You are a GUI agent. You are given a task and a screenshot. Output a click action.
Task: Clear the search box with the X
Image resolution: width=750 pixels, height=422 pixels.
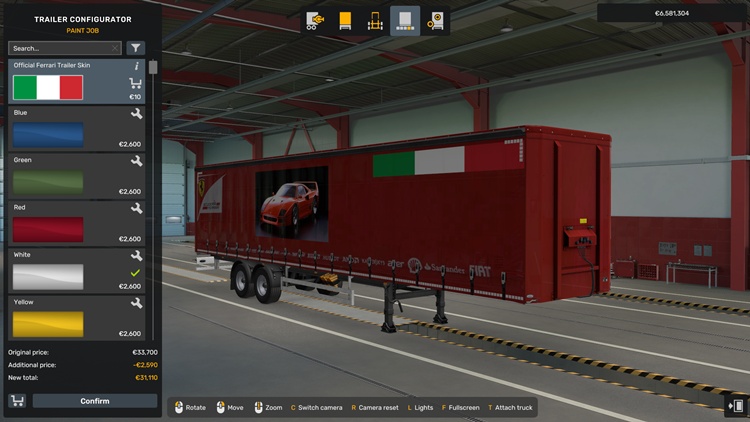click(x=115, y=48)
